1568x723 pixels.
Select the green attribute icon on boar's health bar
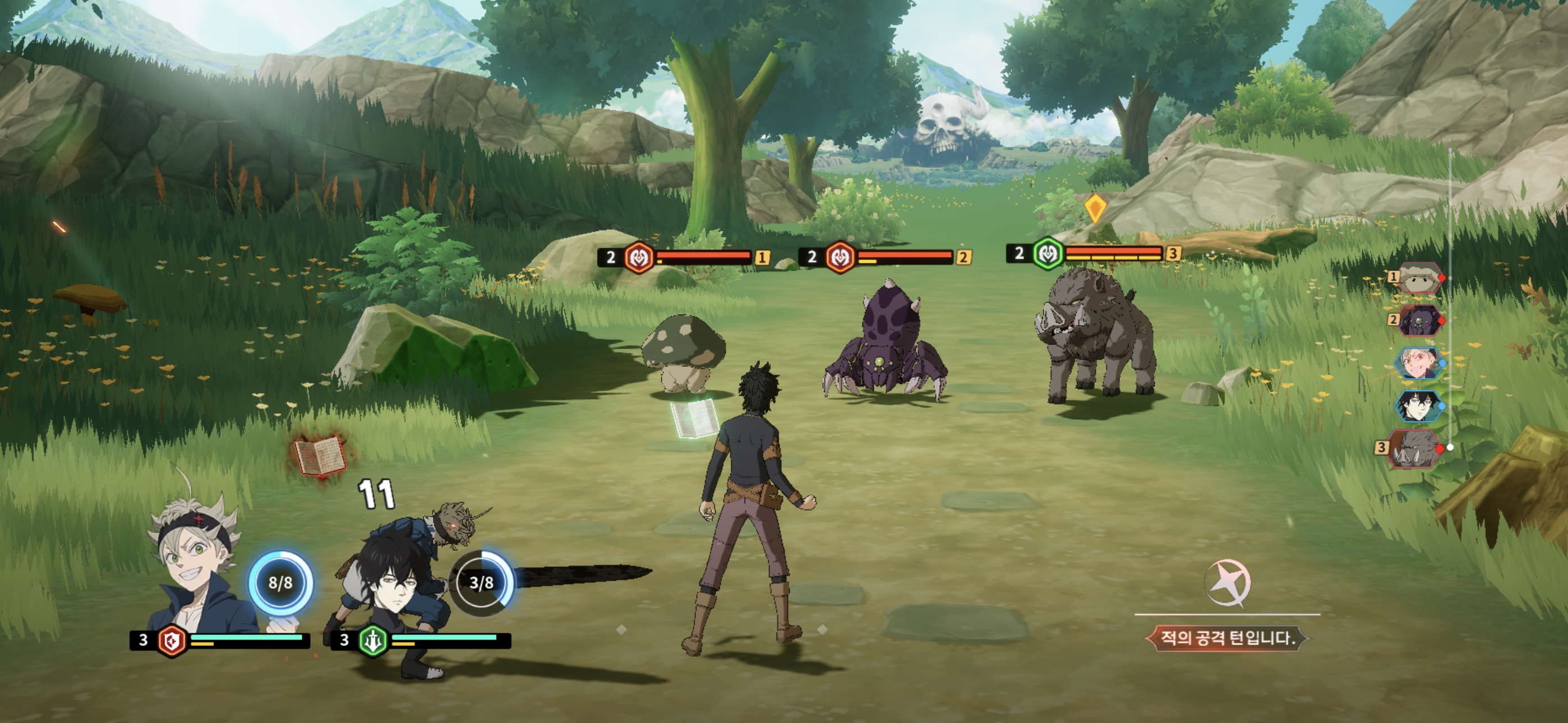1048,254
